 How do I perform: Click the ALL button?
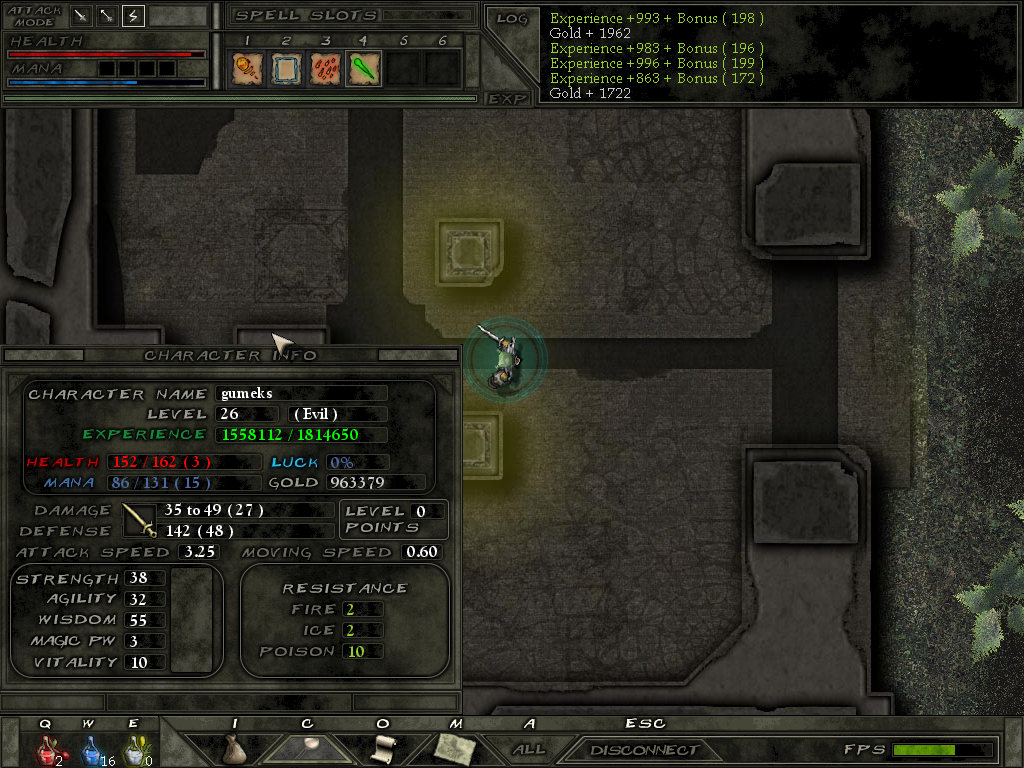(529, 749)
